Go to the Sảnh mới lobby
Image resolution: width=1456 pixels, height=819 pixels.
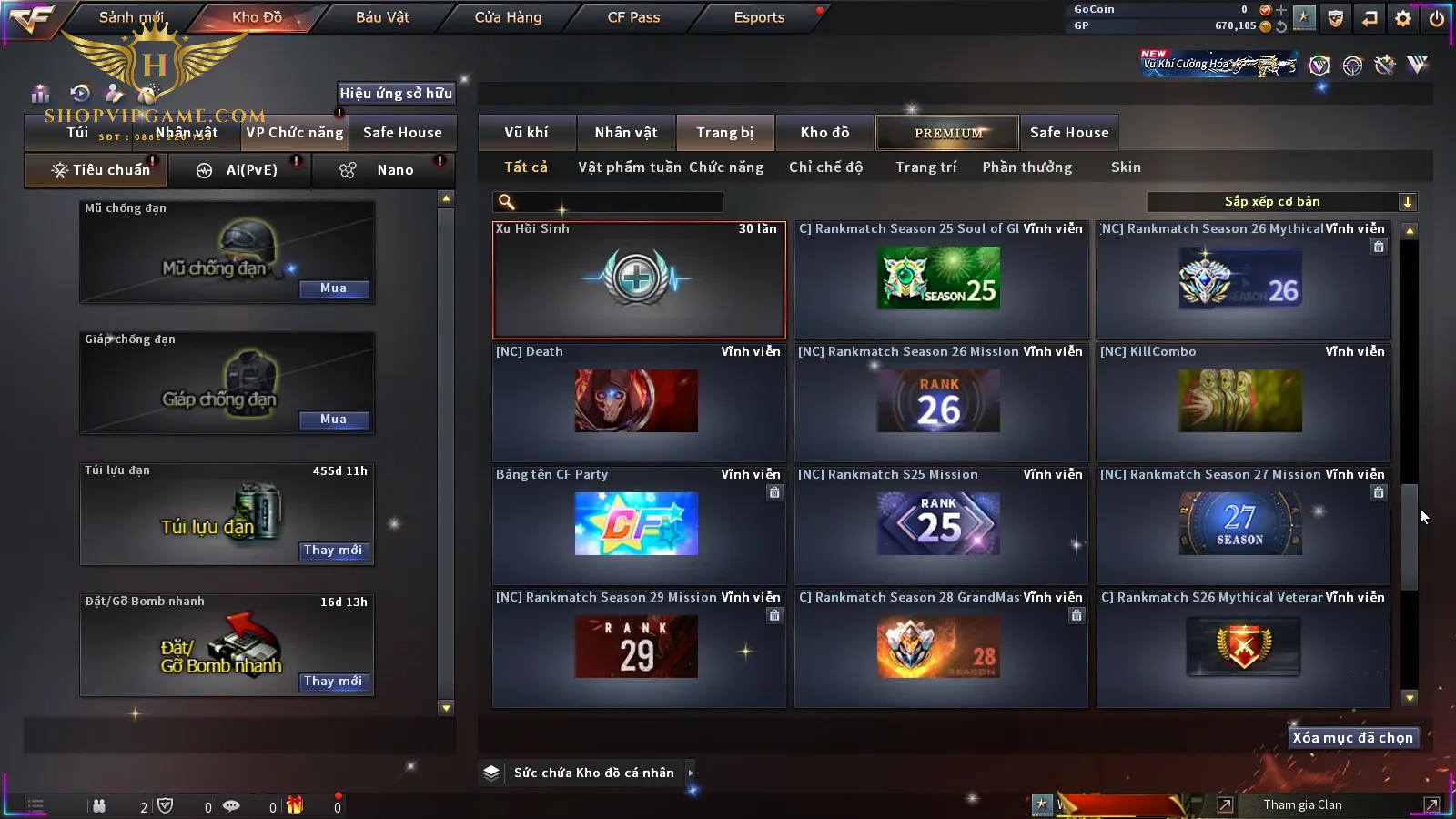click(x=131, y=17)
